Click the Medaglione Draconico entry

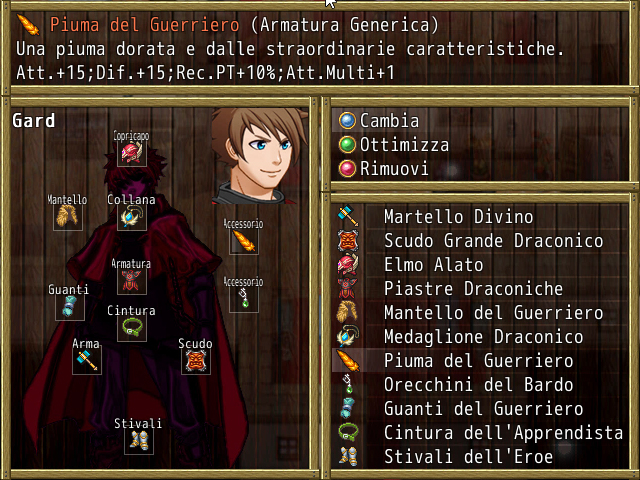[483, 337]
